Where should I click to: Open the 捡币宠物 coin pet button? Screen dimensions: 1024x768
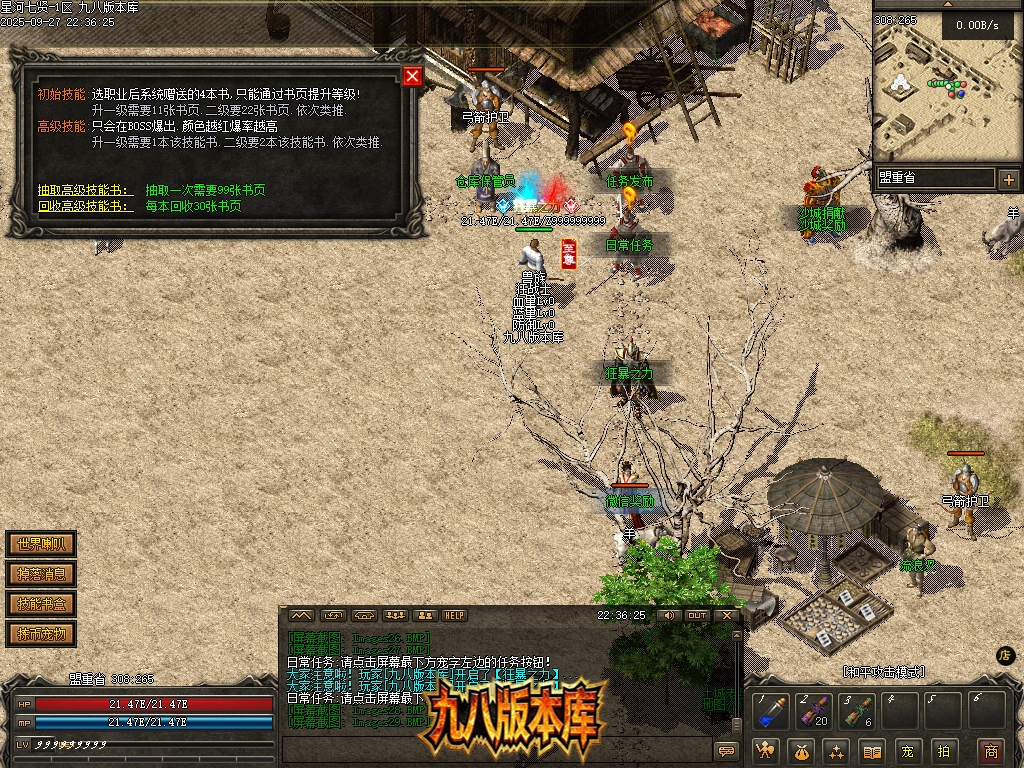41,634
